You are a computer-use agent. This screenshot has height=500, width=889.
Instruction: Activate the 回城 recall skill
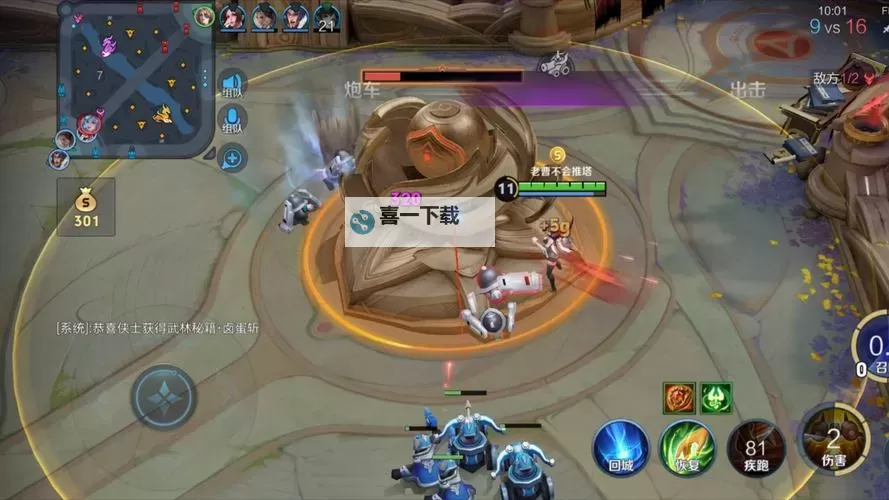[620, 446]
